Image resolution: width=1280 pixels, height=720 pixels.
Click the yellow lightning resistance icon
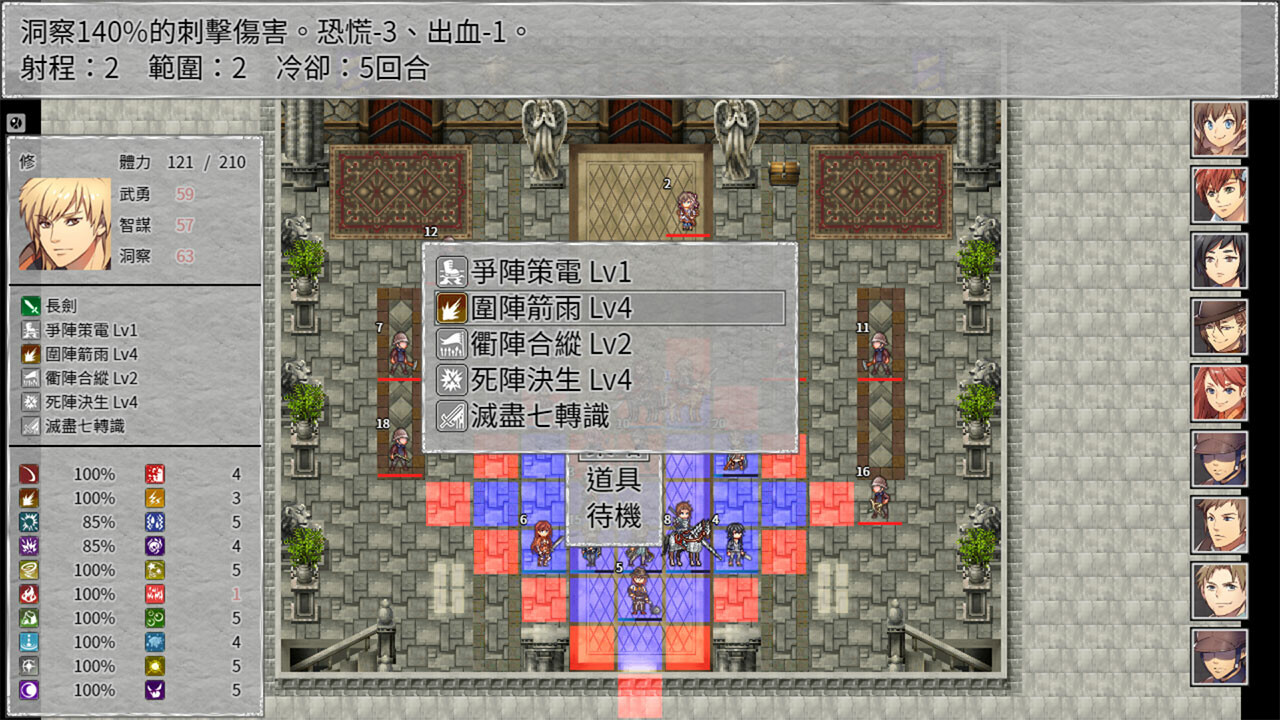pos(154,498)
